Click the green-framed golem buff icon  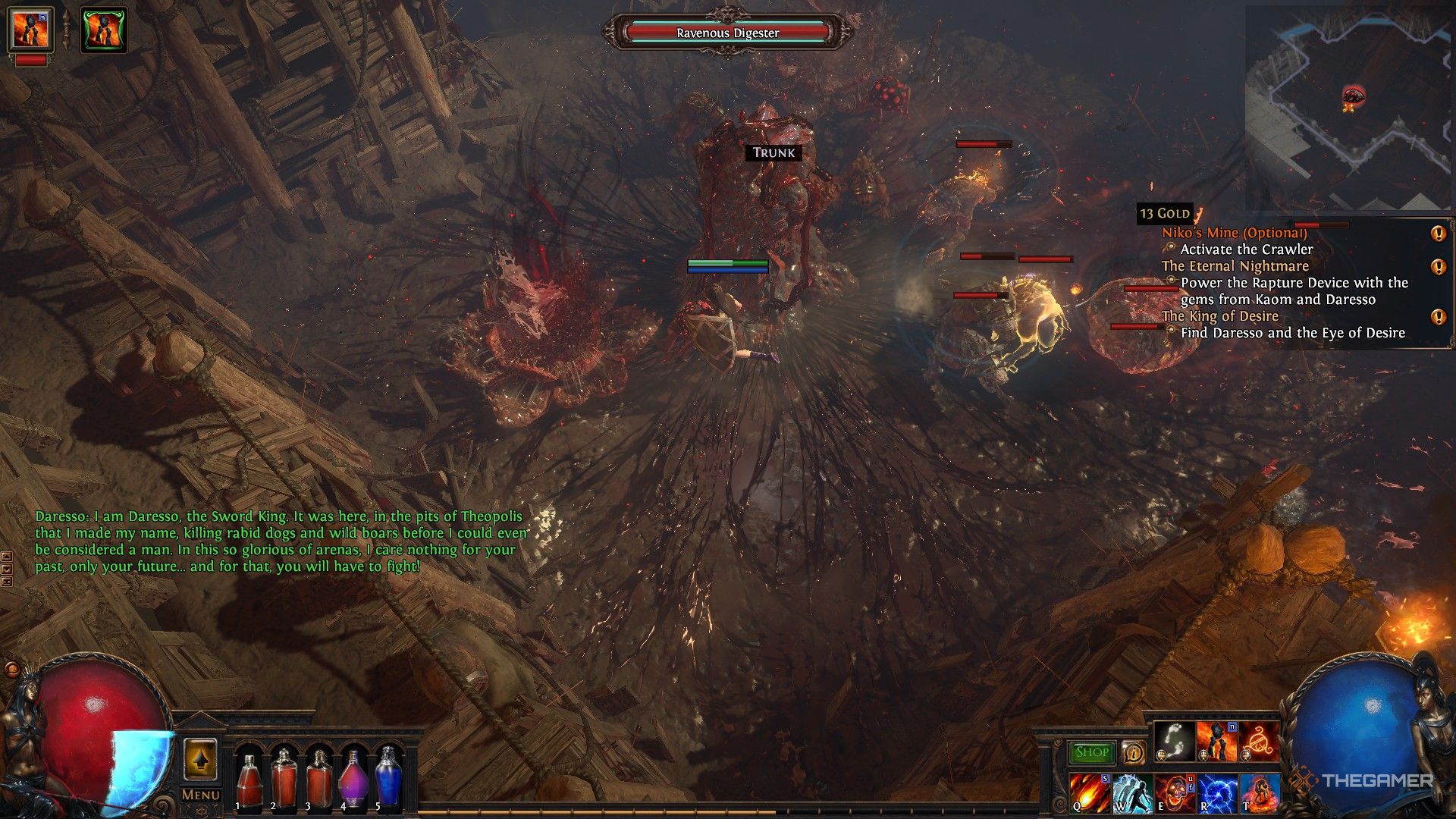click(x=104, y=30)
